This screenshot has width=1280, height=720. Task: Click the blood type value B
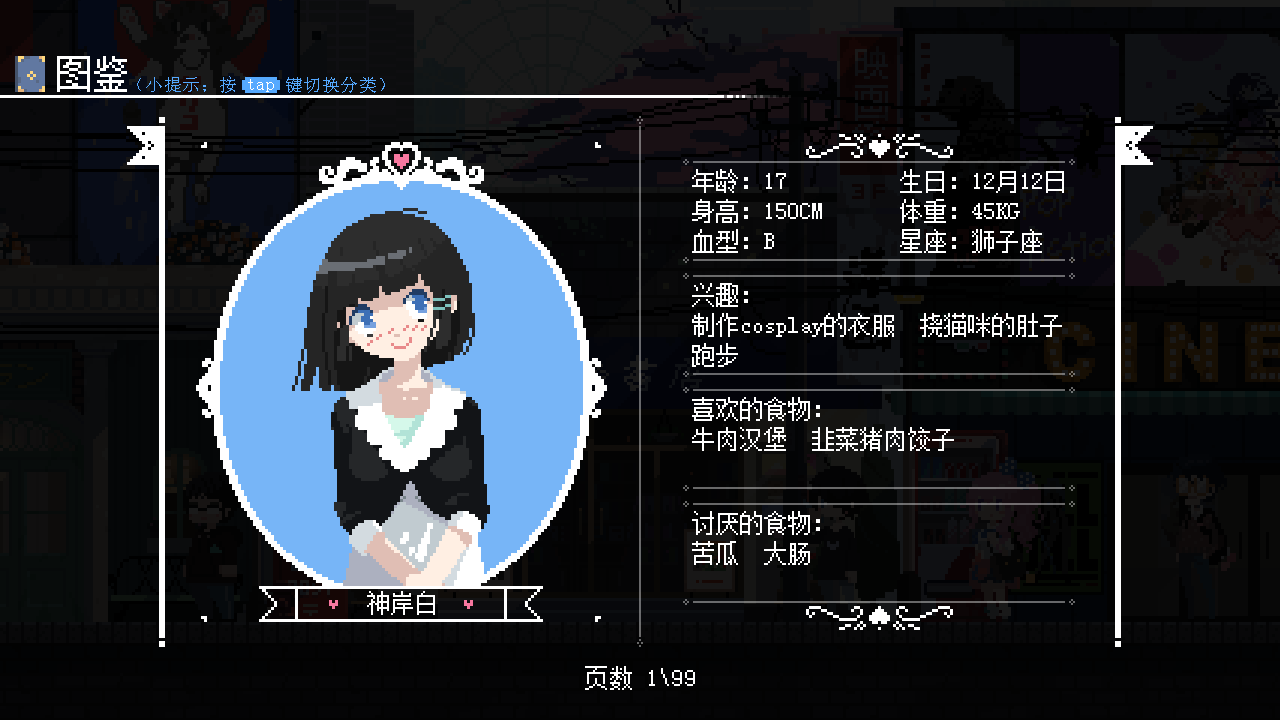pos(768,241)
